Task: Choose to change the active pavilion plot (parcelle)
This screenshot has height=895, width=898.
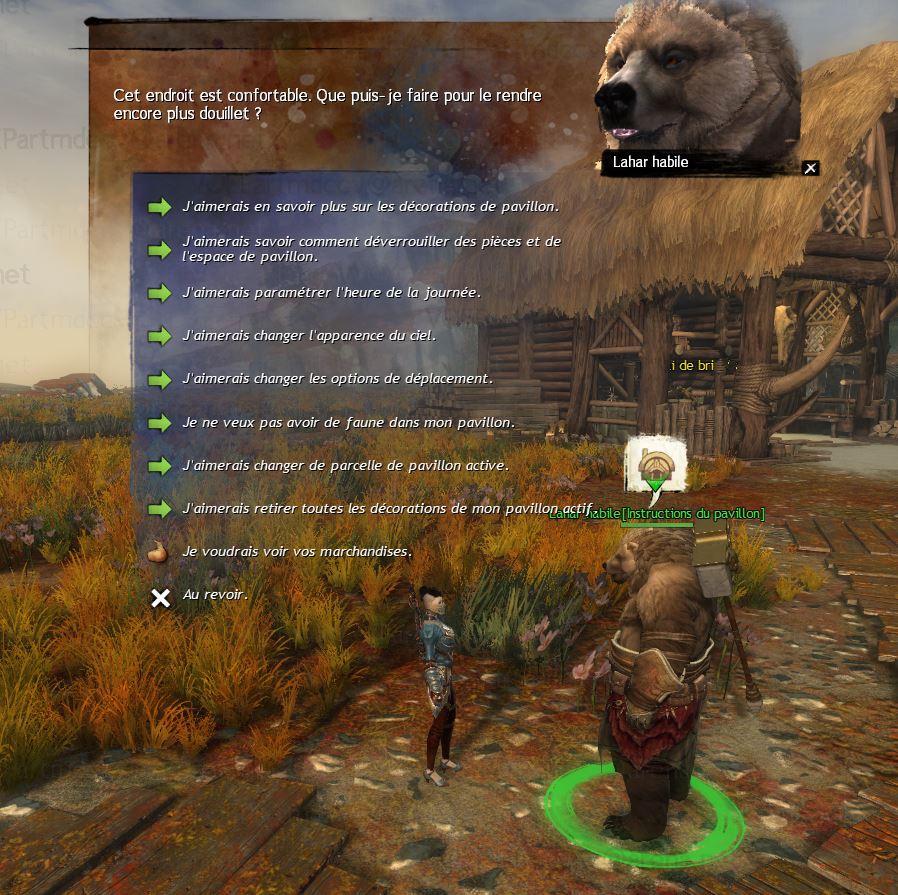Action: (345, 466)
